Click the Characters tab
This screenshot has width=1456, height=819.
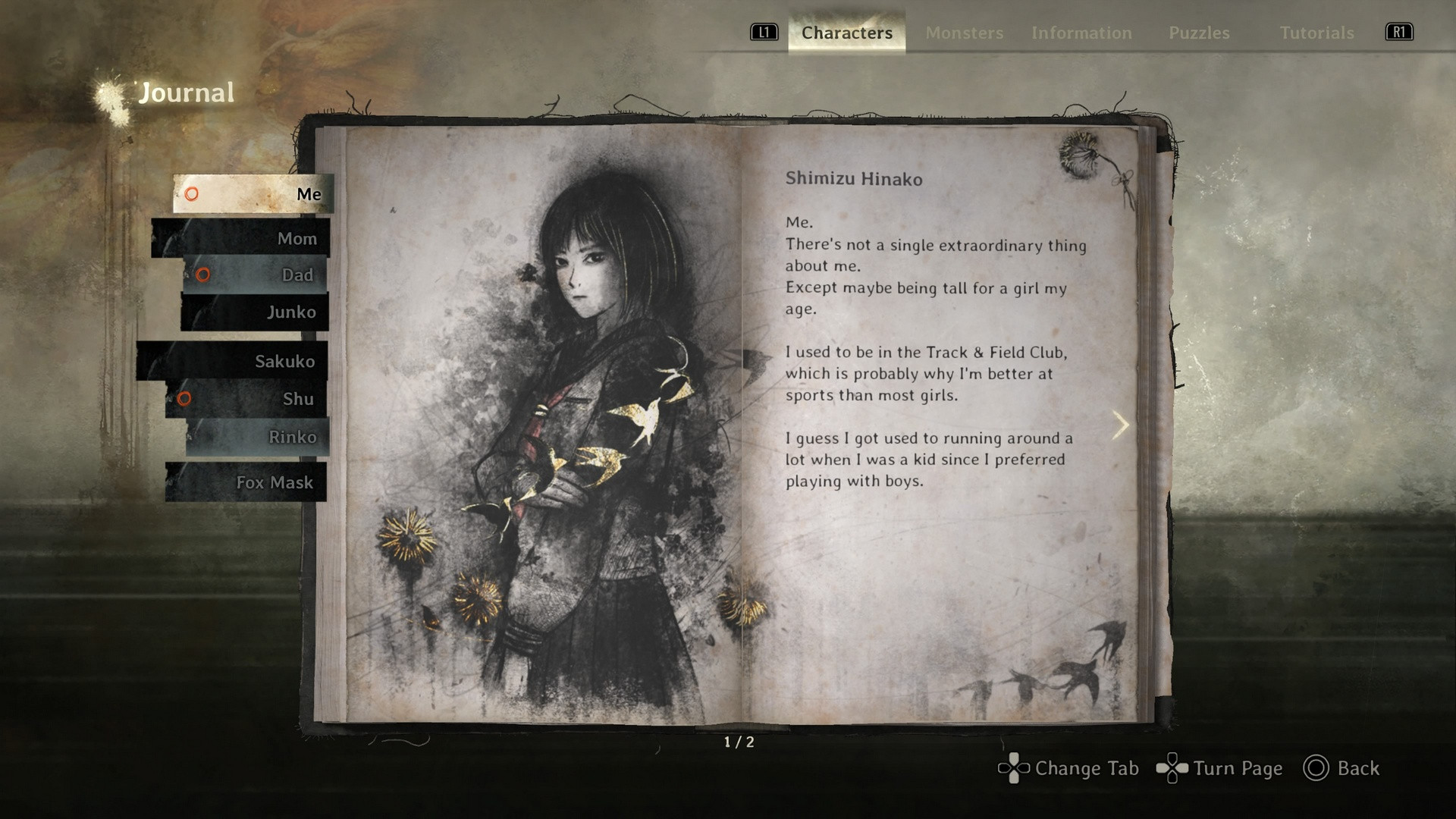click(846, 33)
